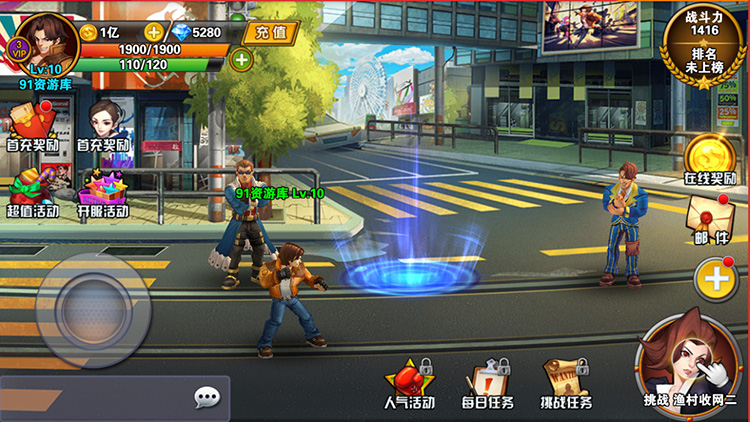Viewport: 750px width, 422px height.
Task: Claim the 在线奖励 online reward
Action: pyautogui.click(x=709, y=160)
